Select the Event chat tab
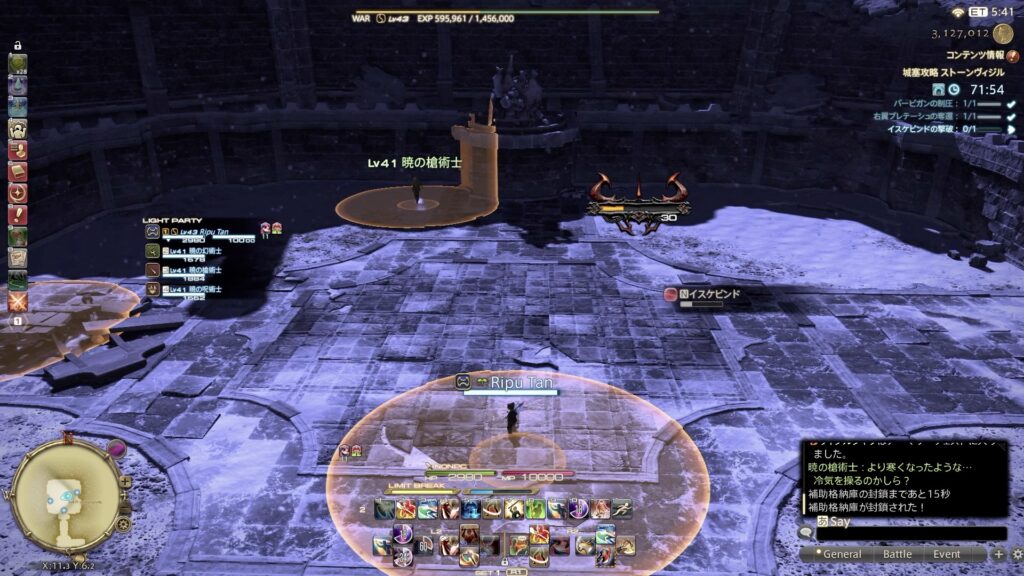This screenshot has width=1024, height=576. 947,554
